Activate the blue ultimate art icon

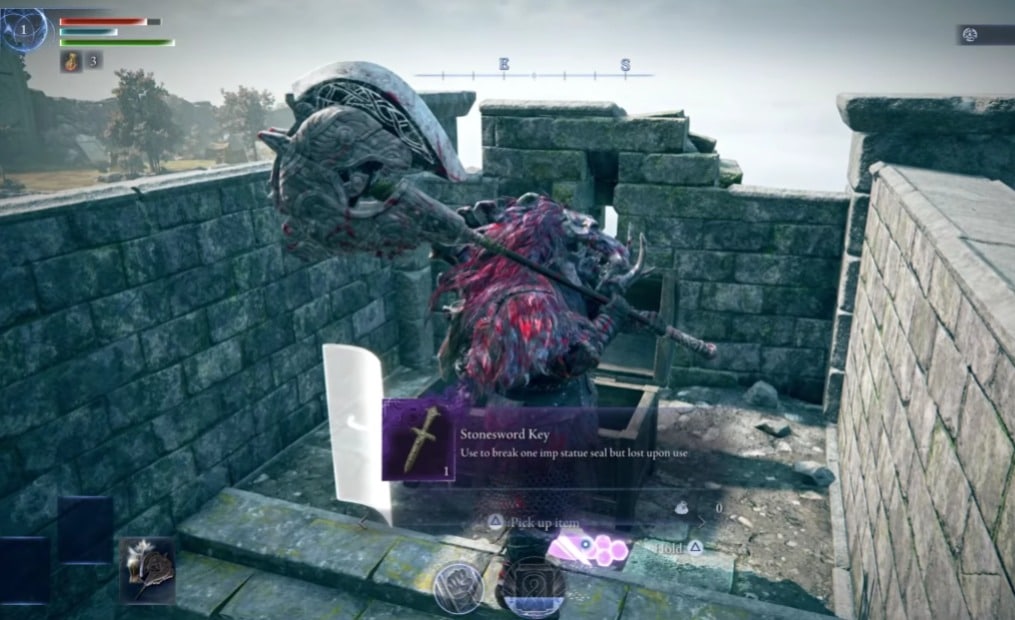pyautogui.click(x=530, y=588)
